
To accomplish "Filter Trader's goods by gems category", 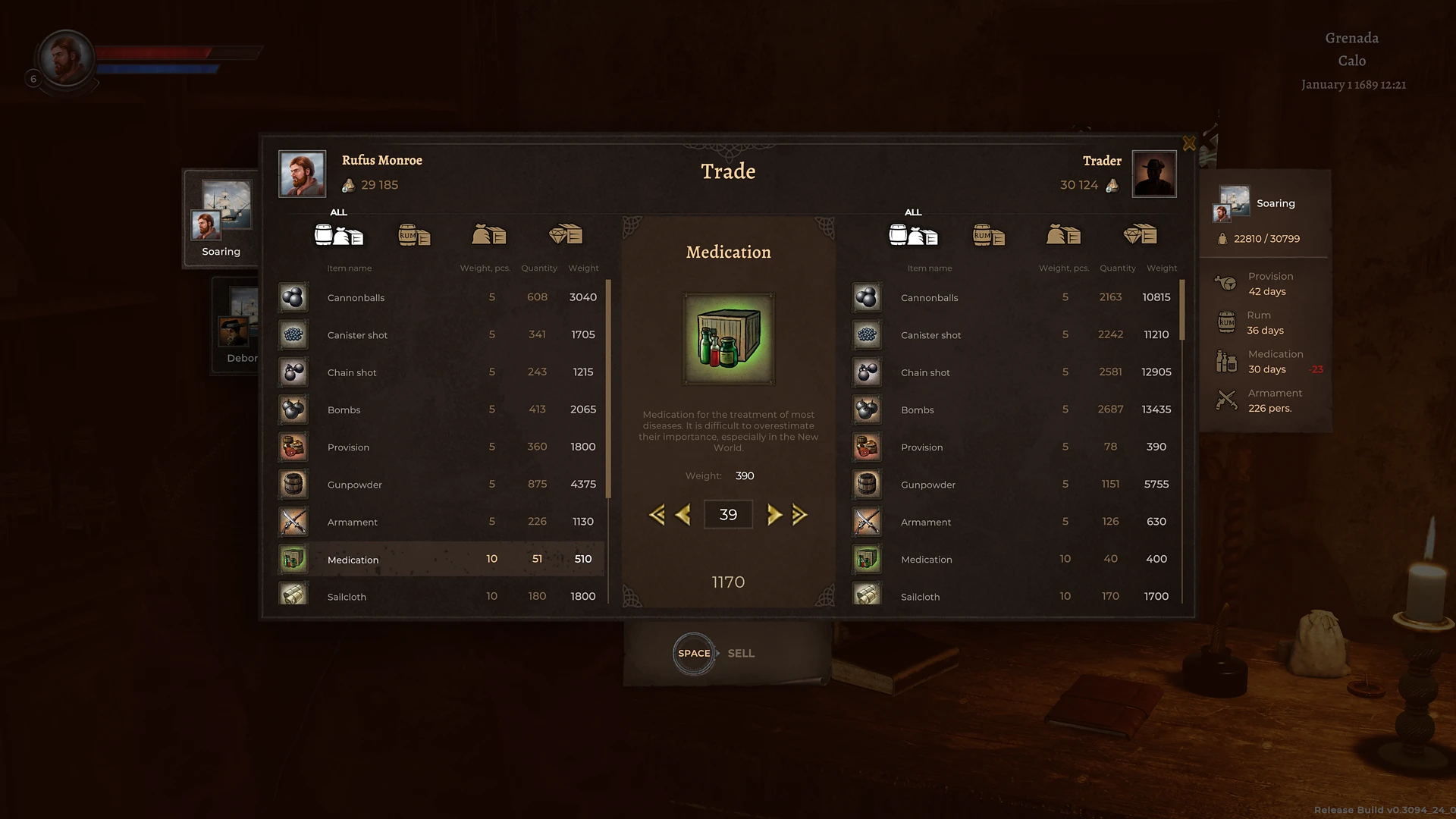I will point(1139,235).
